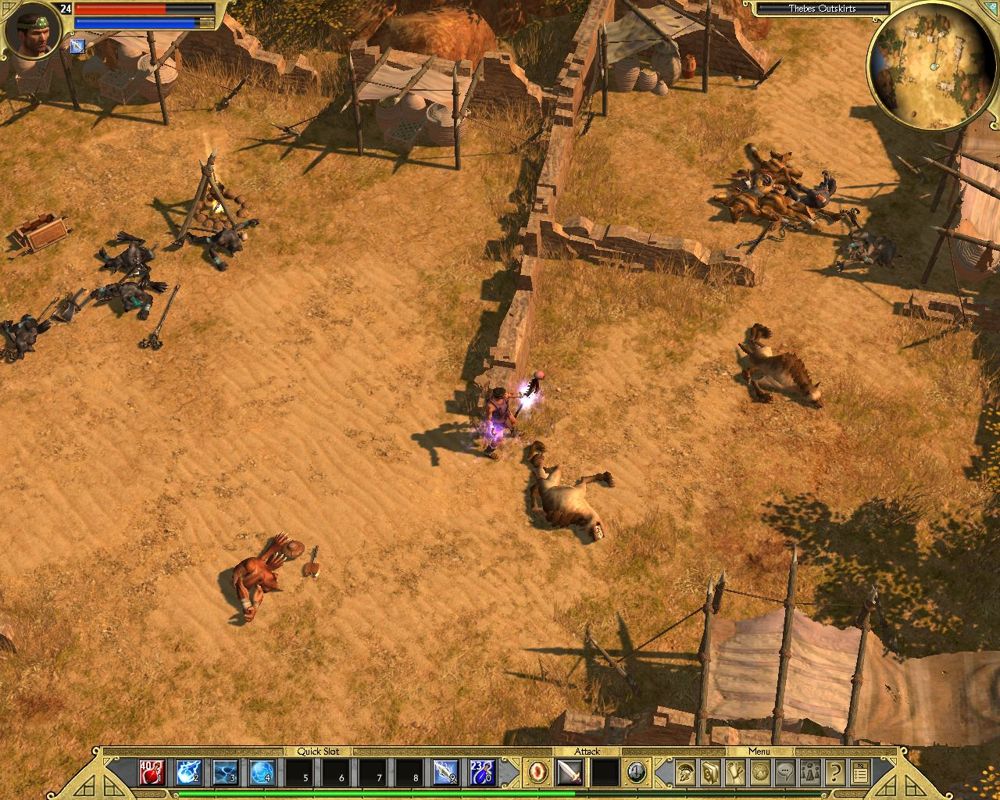Open the round medallion map menu icon
The width and height of the screenshot is (1000, 800).
point(760,772)
